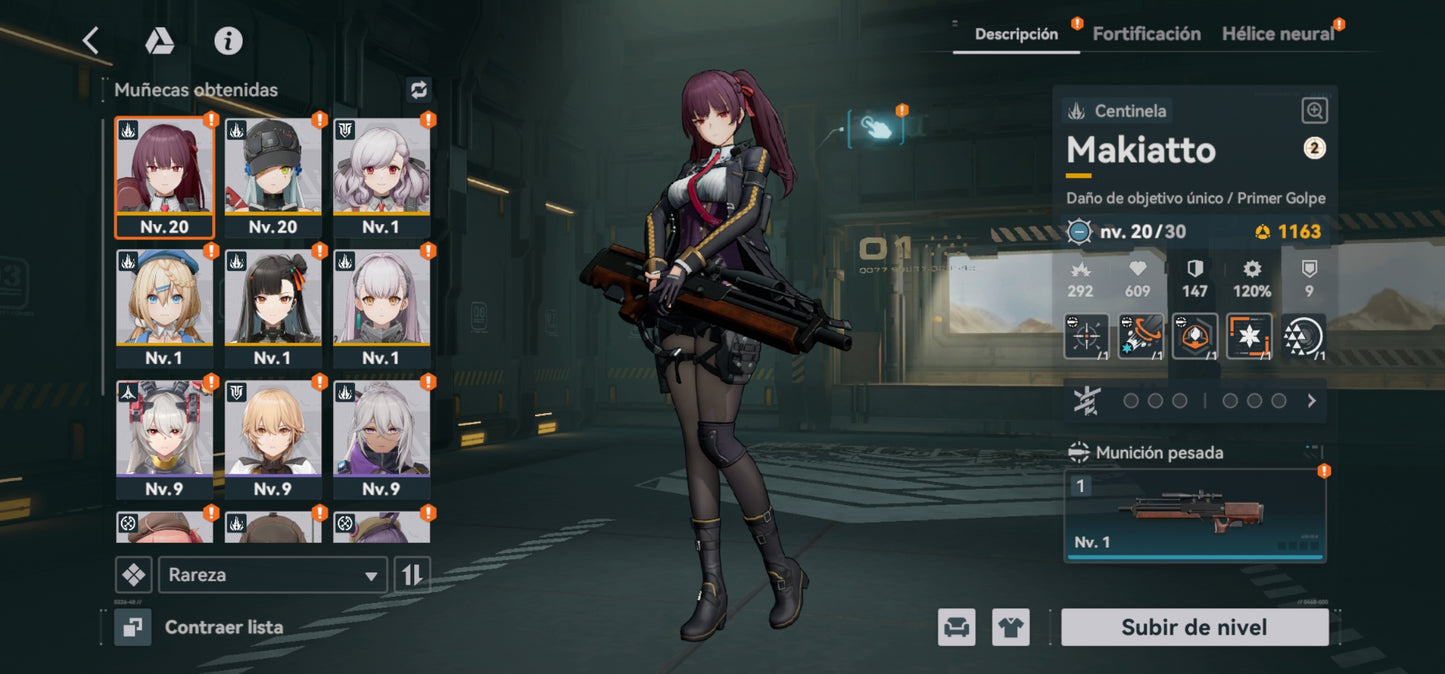Open the Rareza sort dropdown
1445x674 pixels.
(x=272, y=575)
